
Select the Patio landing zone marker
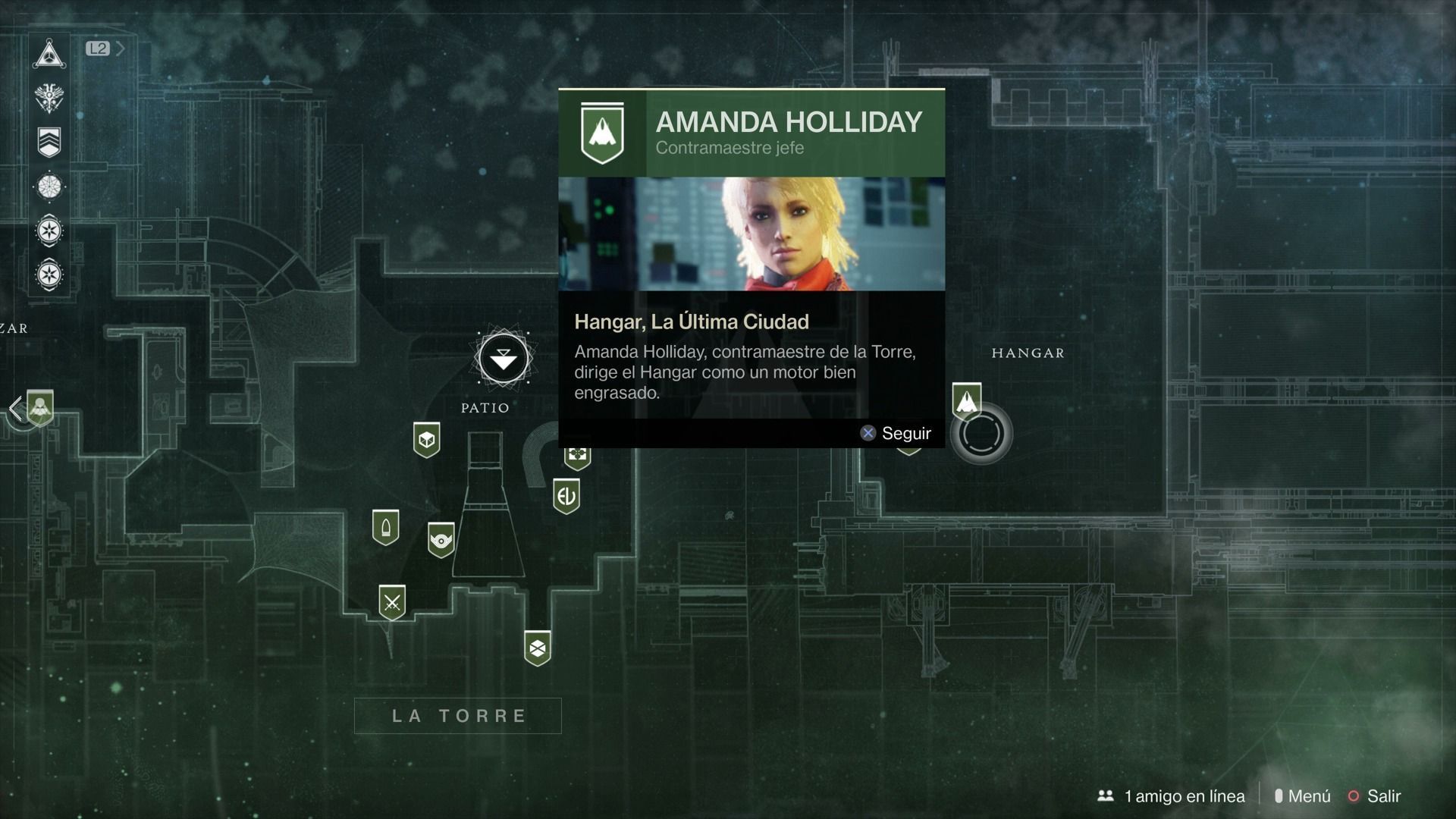(503, 358)
